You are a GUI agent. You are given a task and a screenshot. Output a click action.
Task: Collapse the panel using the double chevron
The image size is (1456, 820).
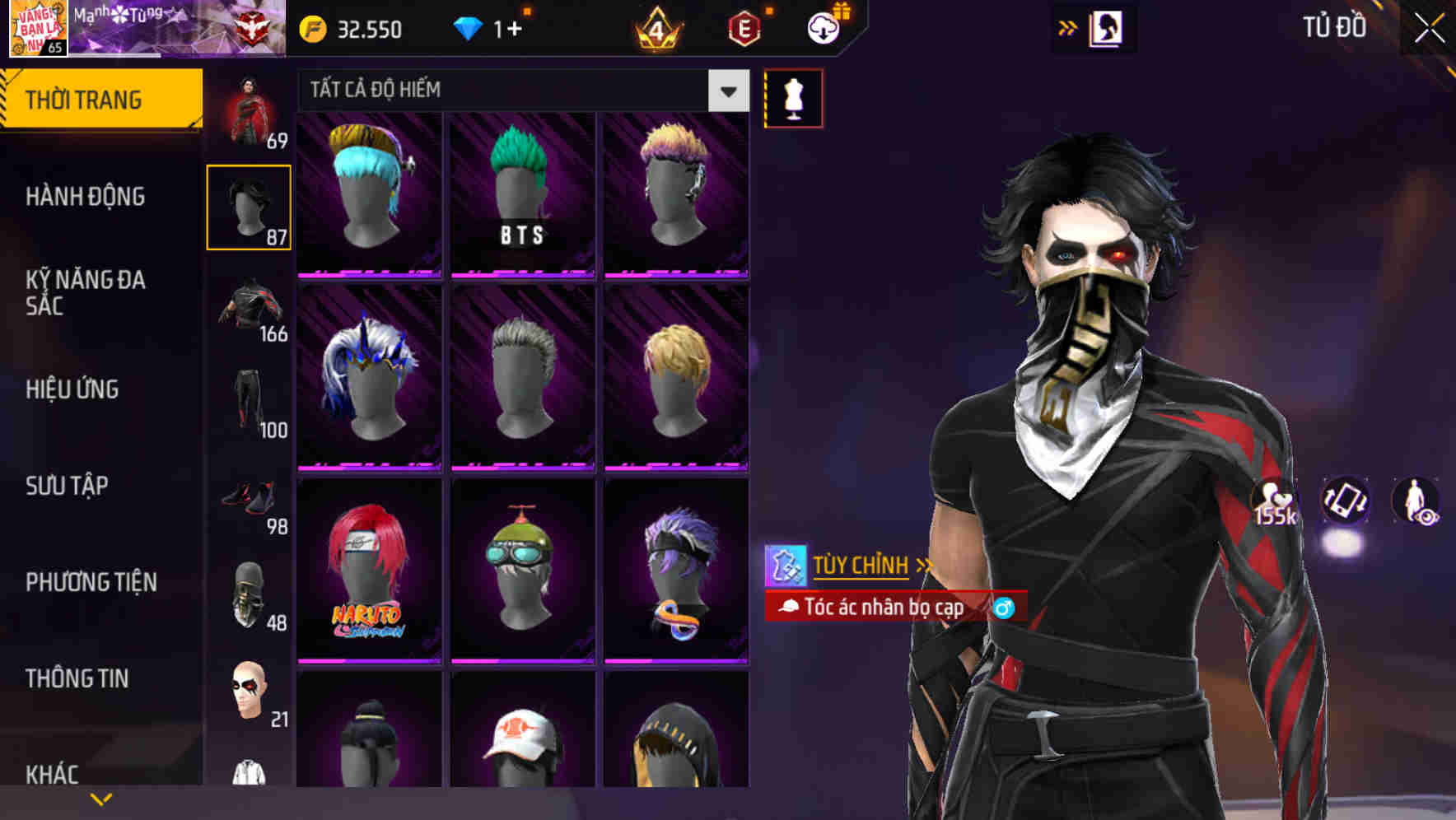[x=1067, y=27]
